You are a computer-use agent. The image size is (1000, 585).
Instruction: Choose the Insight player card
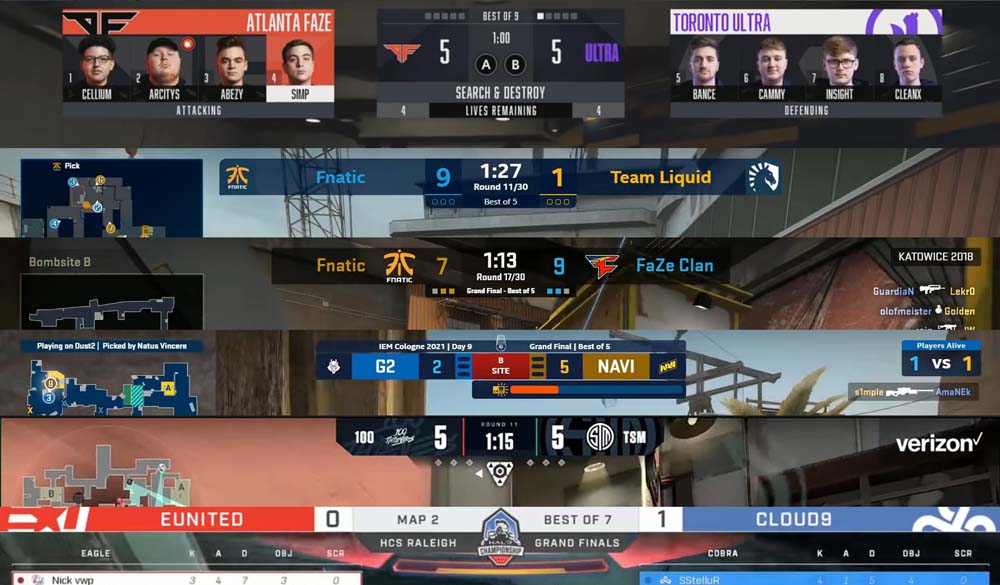pos(839,66)
